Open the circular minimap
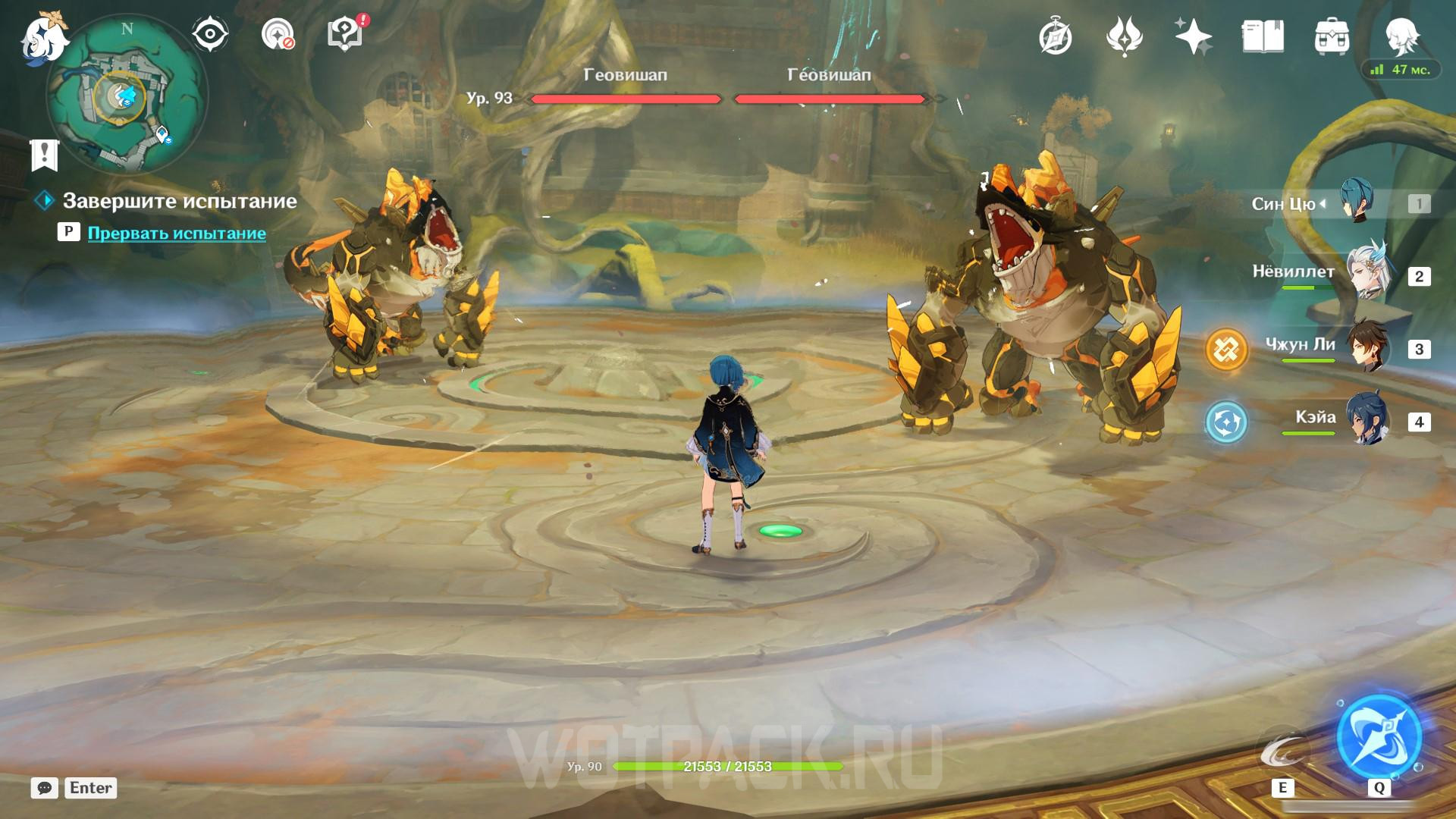Screen dimensions: 1456x819 click(x=126, y=96)
